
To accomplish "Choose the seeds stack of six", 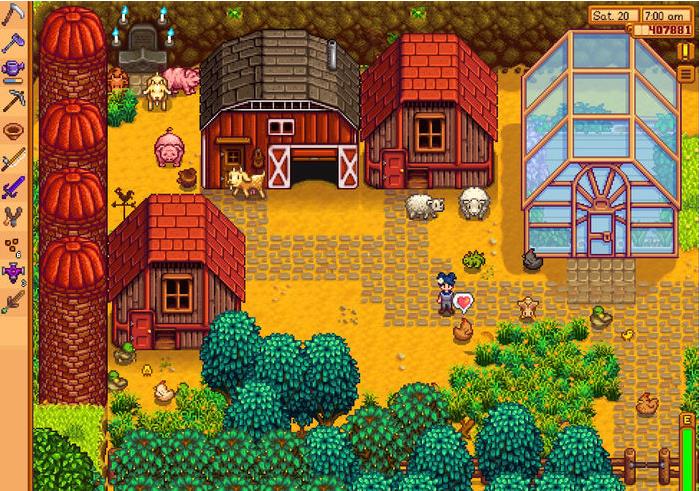I will [x=13, y=244].
